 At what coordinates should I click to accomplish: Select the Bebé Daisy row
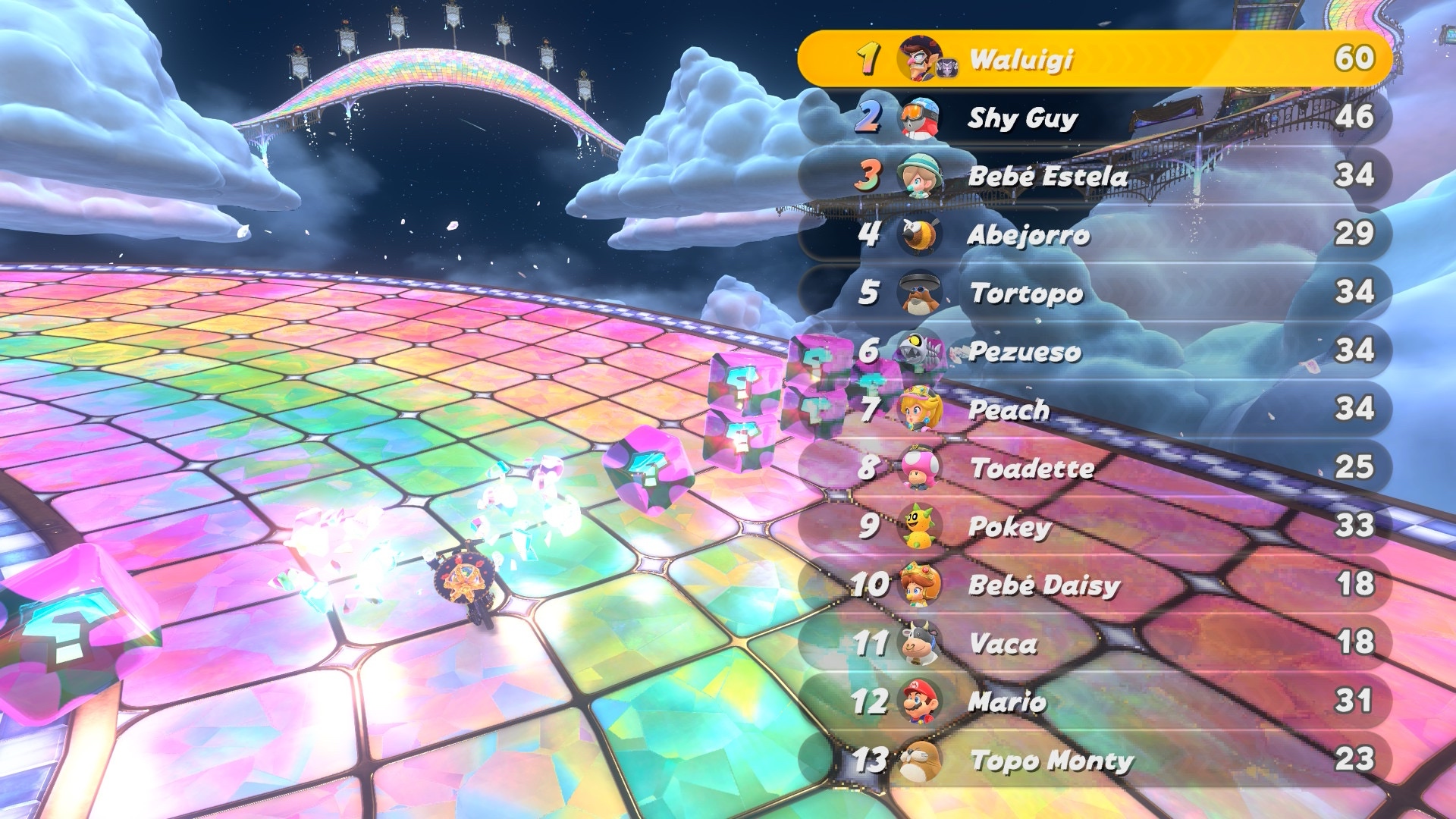(x=1095, y=585)
